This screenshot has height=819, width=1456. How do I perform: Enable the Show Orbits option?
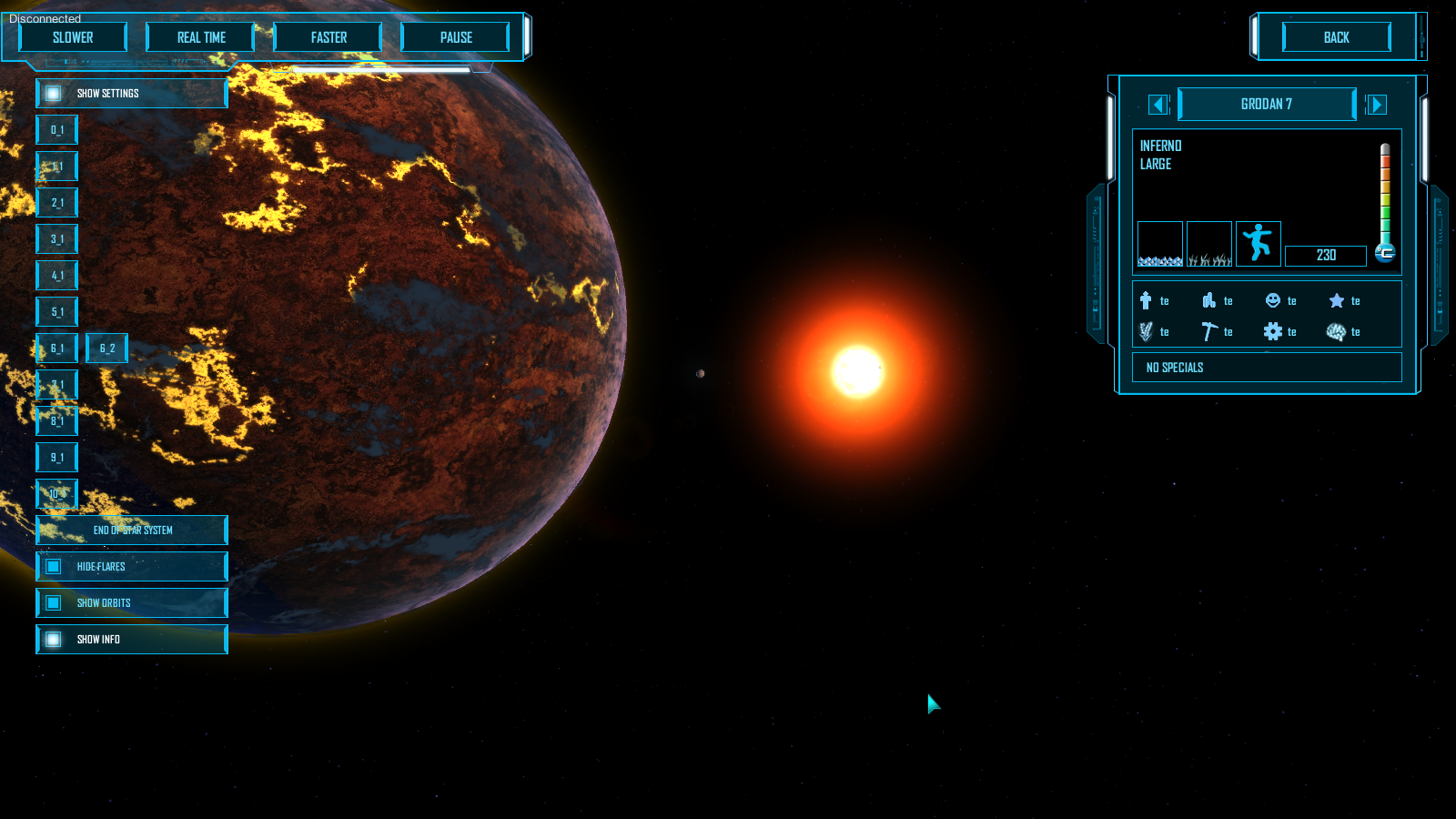click(x=55, y=602)
